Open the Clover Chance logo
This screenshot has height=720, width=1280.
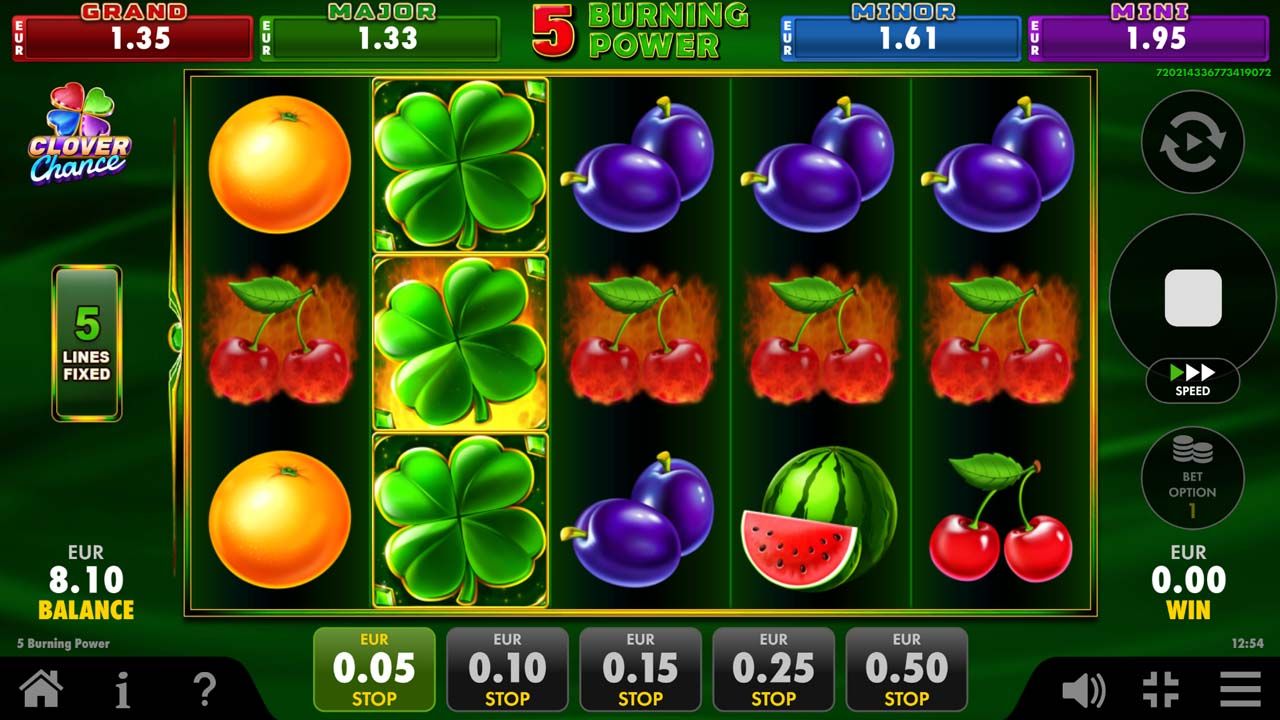[x=80, y=135]
